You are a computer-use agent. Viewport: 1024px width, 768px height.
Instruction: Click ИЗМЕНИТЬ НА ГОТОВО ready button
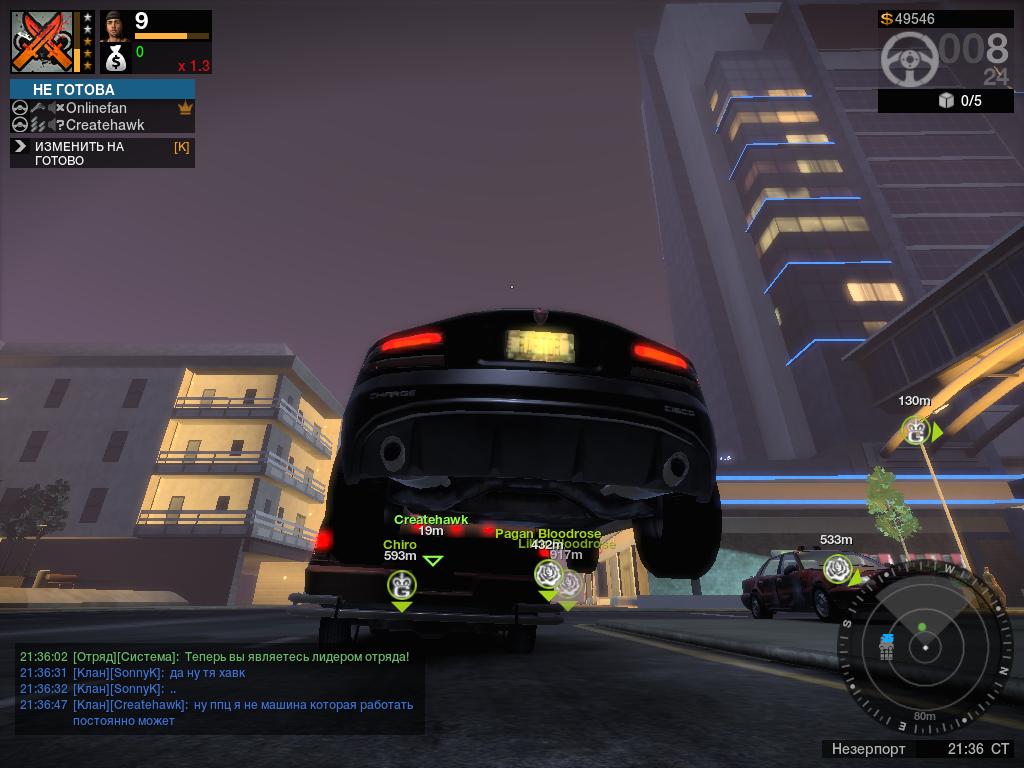80,153
